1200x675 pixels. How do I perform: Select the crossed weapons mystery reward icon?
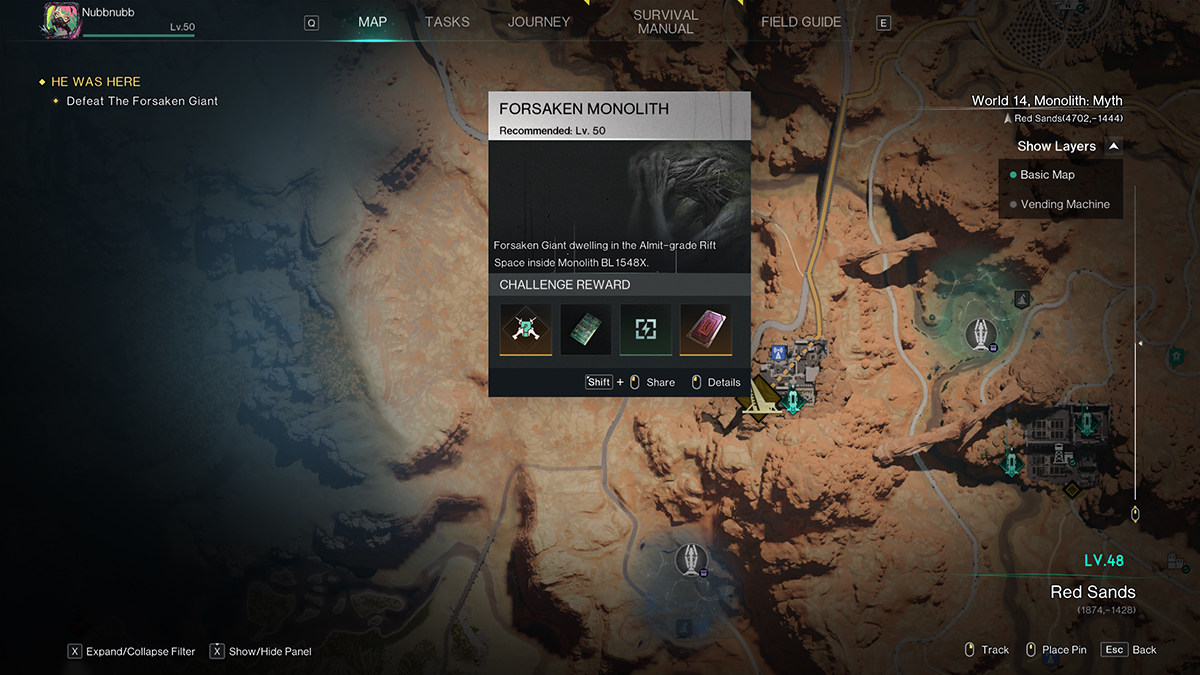[x=526, y=330]
